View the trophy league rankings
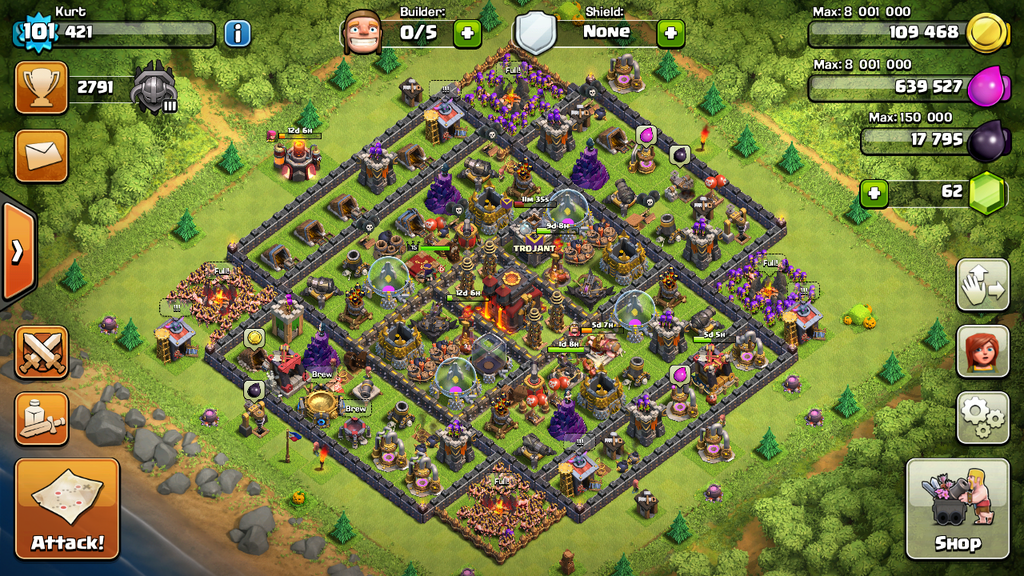The image size is (1024, 576). pyautogui.click(x=41, y=88)
